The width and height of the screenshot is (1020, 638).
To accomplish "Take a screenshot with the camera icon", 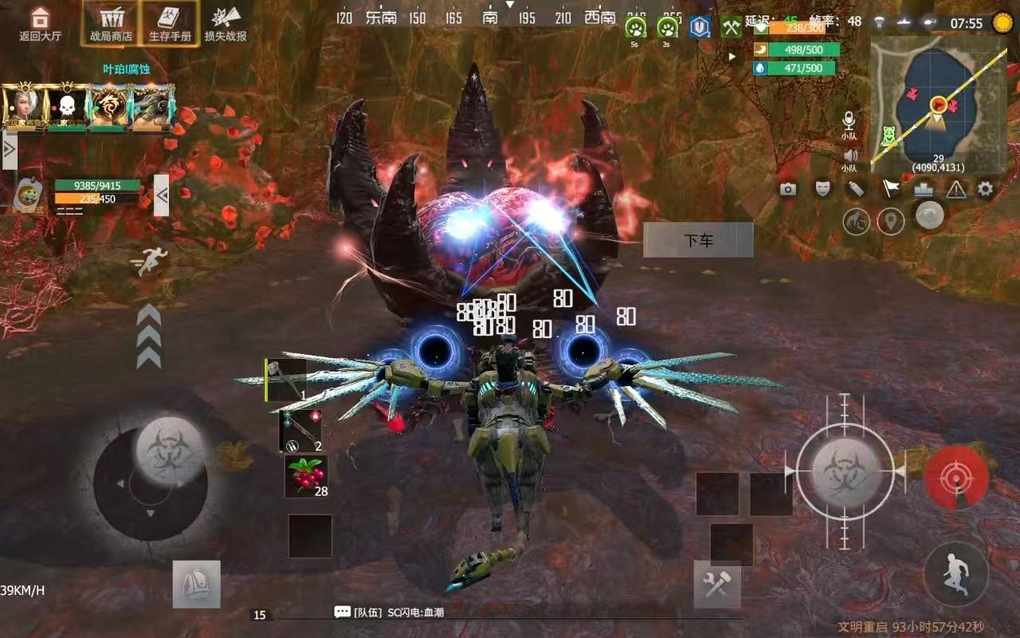I will (x=788, y=189).
